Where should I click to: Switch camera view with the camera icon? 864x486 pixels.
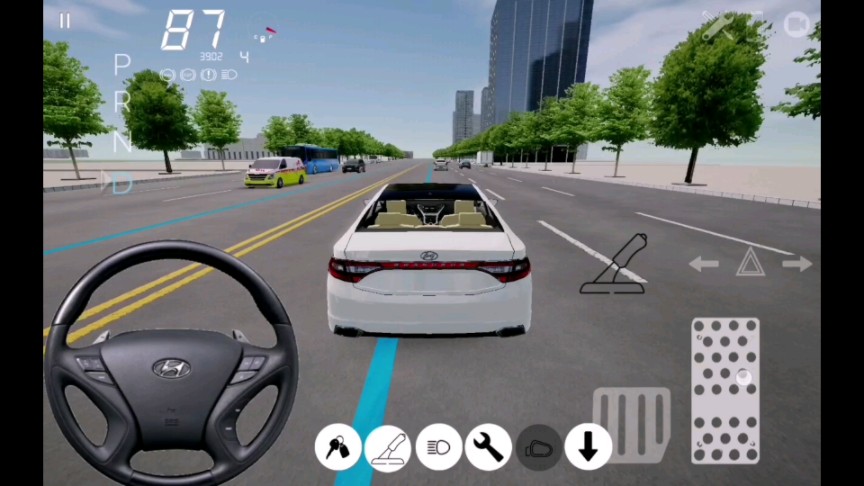pos(796,24)
